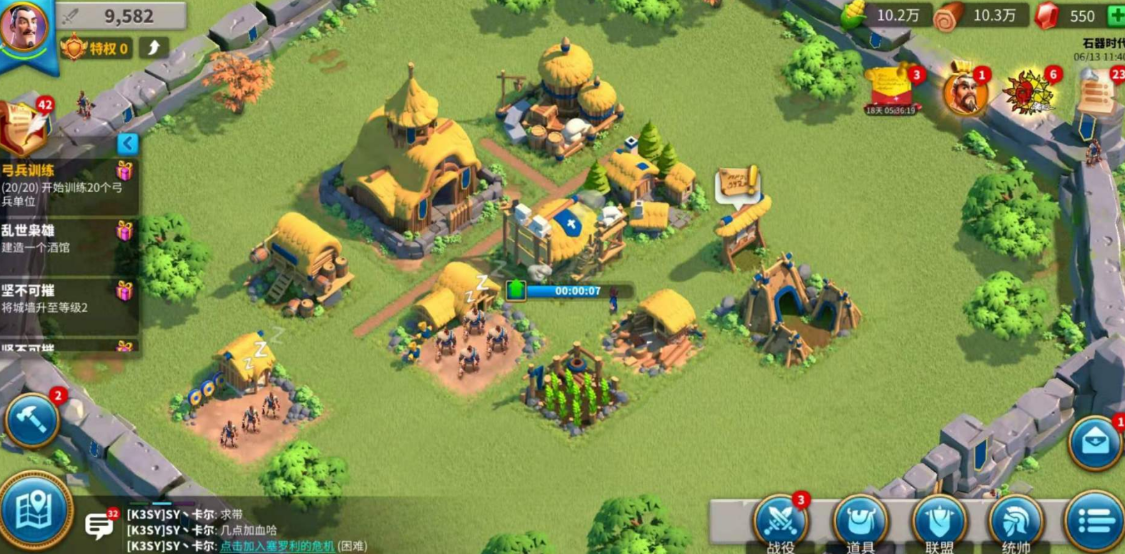Open the quest icon with 42 badge
This screenshot has height=554, width=1125.
tap(24, 124)
